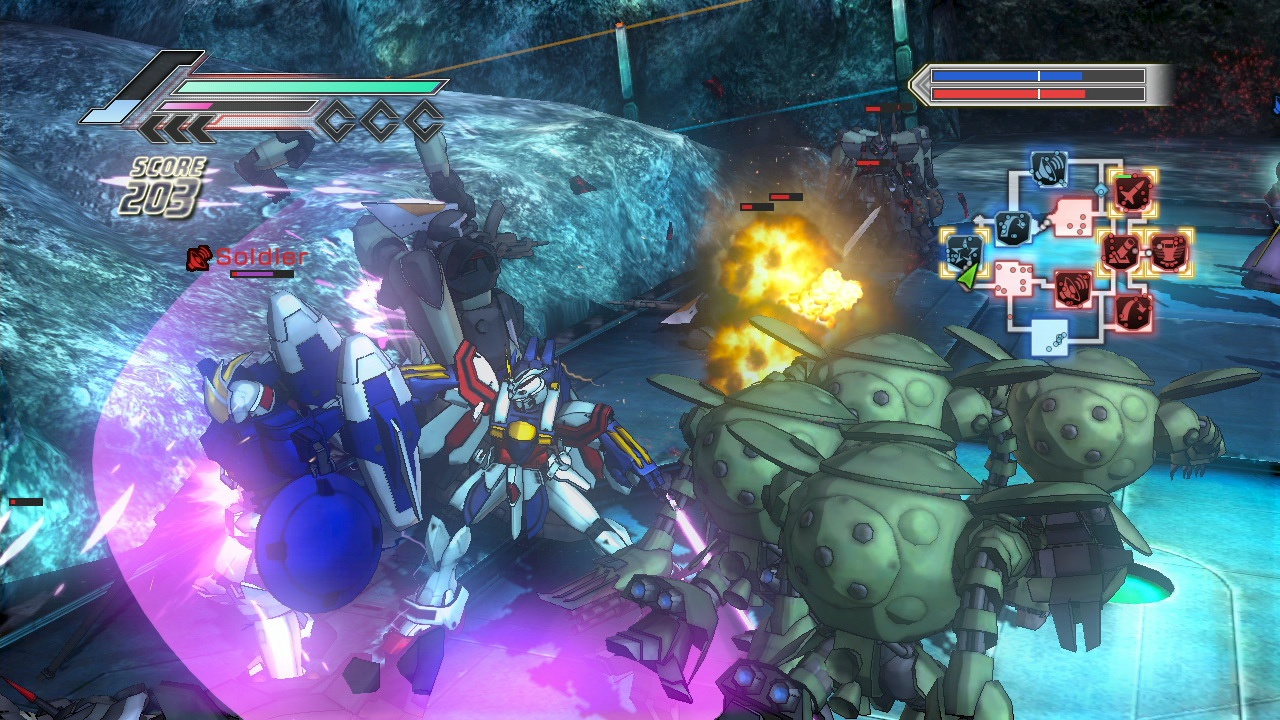This screenshot has width=1280, height=720.
Task: Click the red speaker field on the map
Action: click(x=1073, y=289)
